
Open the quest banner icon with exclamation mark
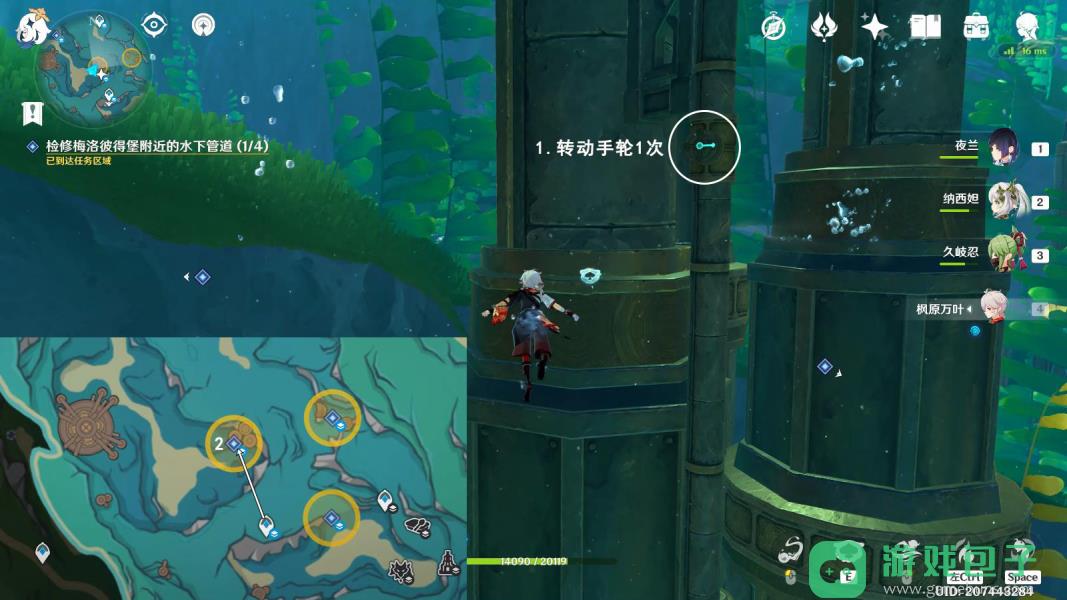click(x=36, y=113)
